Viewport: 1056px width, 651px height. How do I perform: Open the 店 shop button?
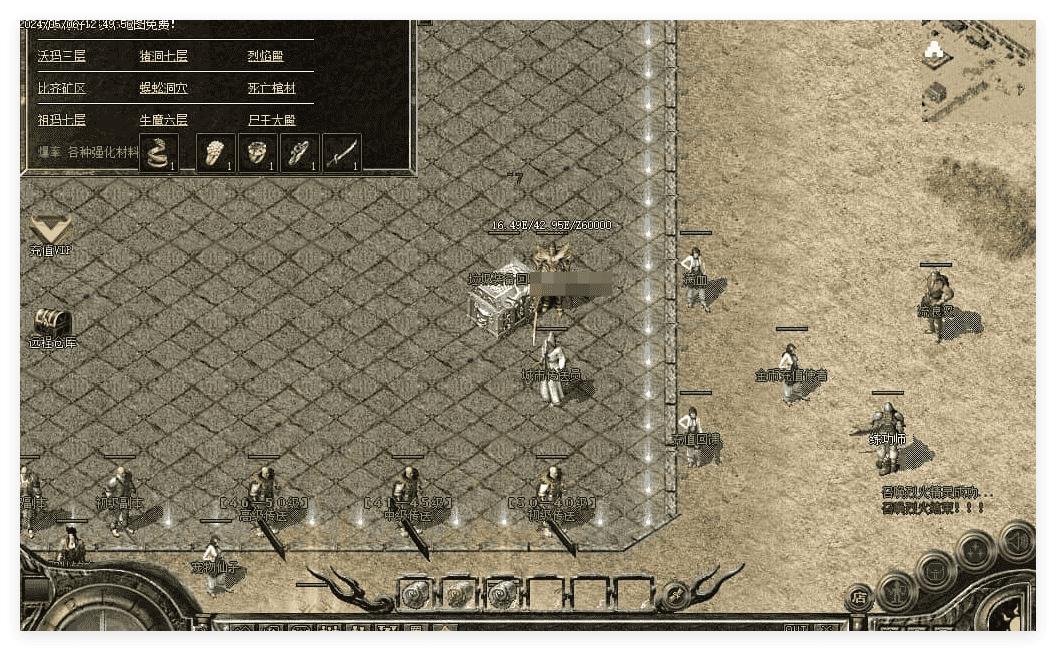coord(858,599)
